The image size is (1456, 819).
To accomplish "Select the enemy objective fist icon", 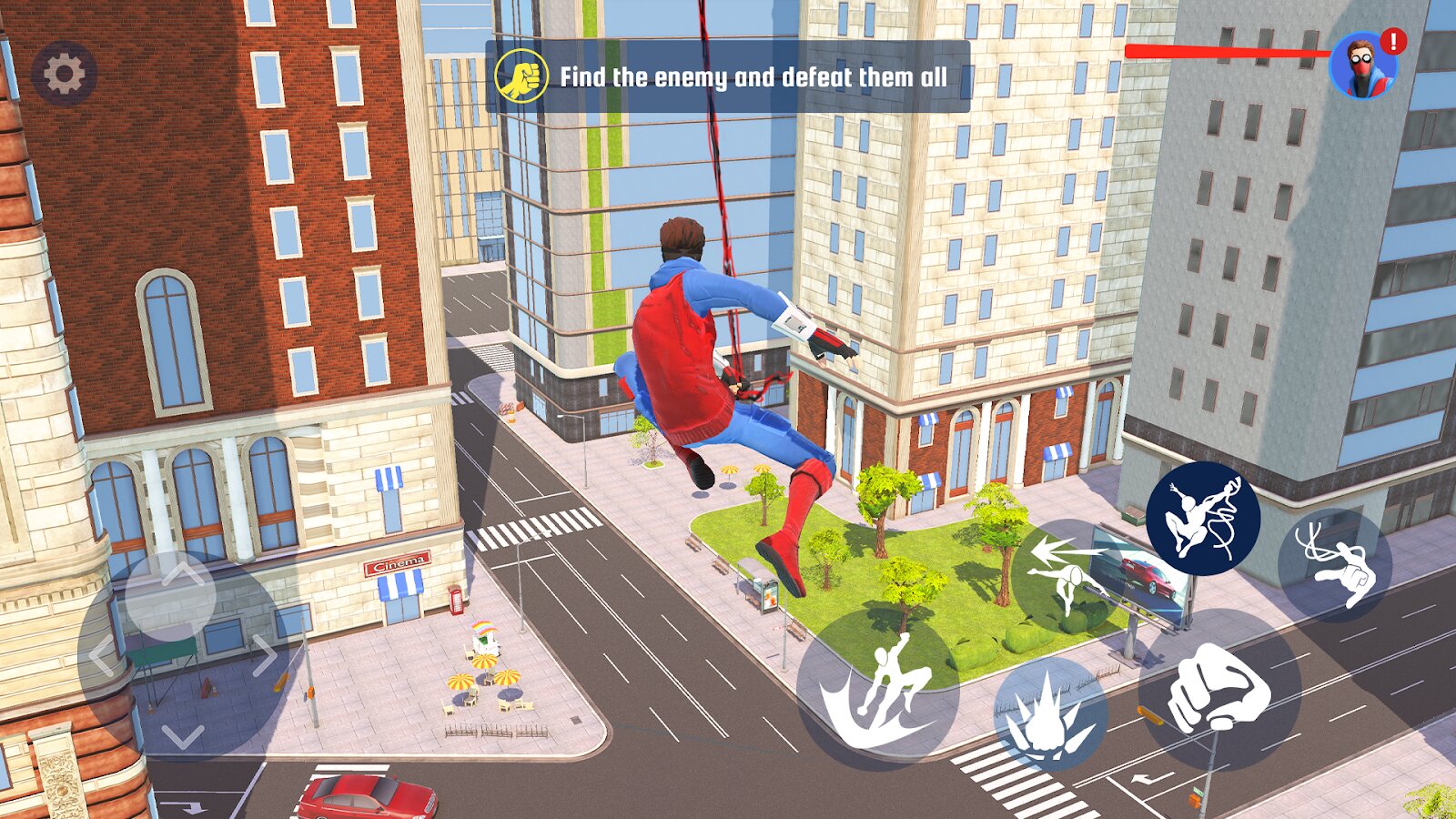I will pos(521,76).
